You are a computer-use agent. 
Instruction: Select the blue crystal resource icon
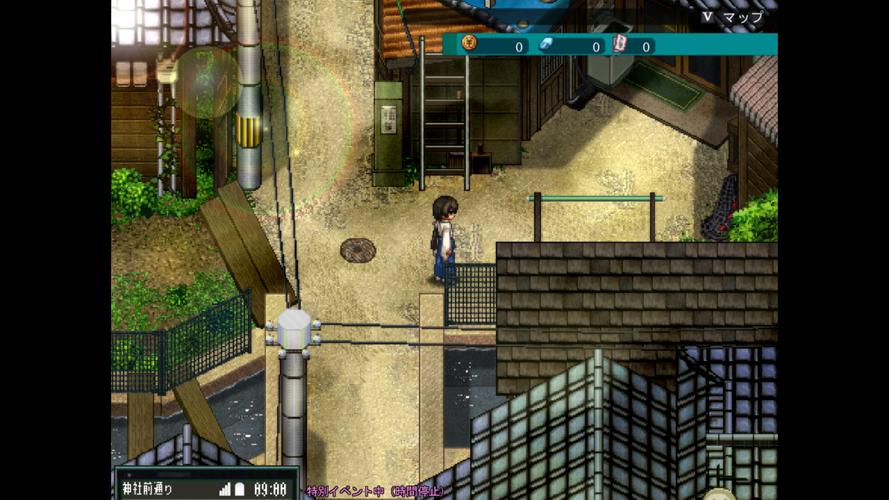(x=545, y=45)
